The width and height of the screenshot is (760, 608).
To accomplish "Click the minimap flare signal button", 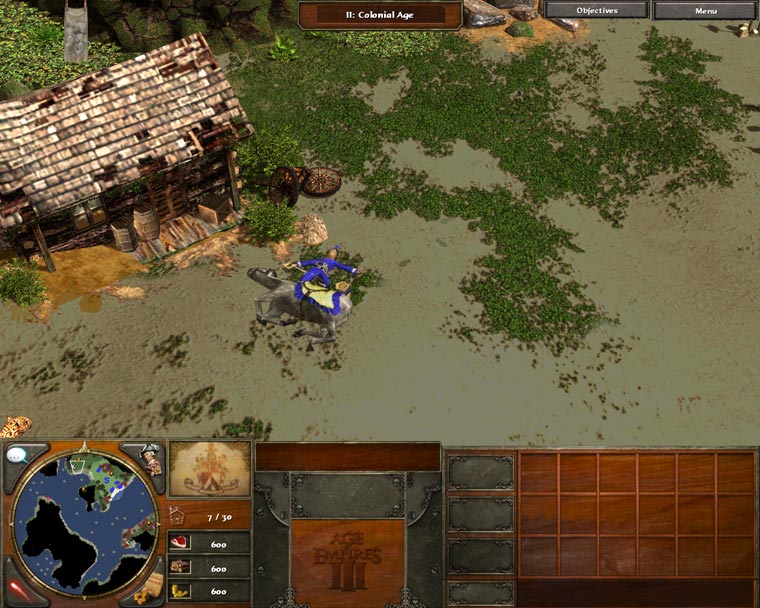I will pos(17,590).
